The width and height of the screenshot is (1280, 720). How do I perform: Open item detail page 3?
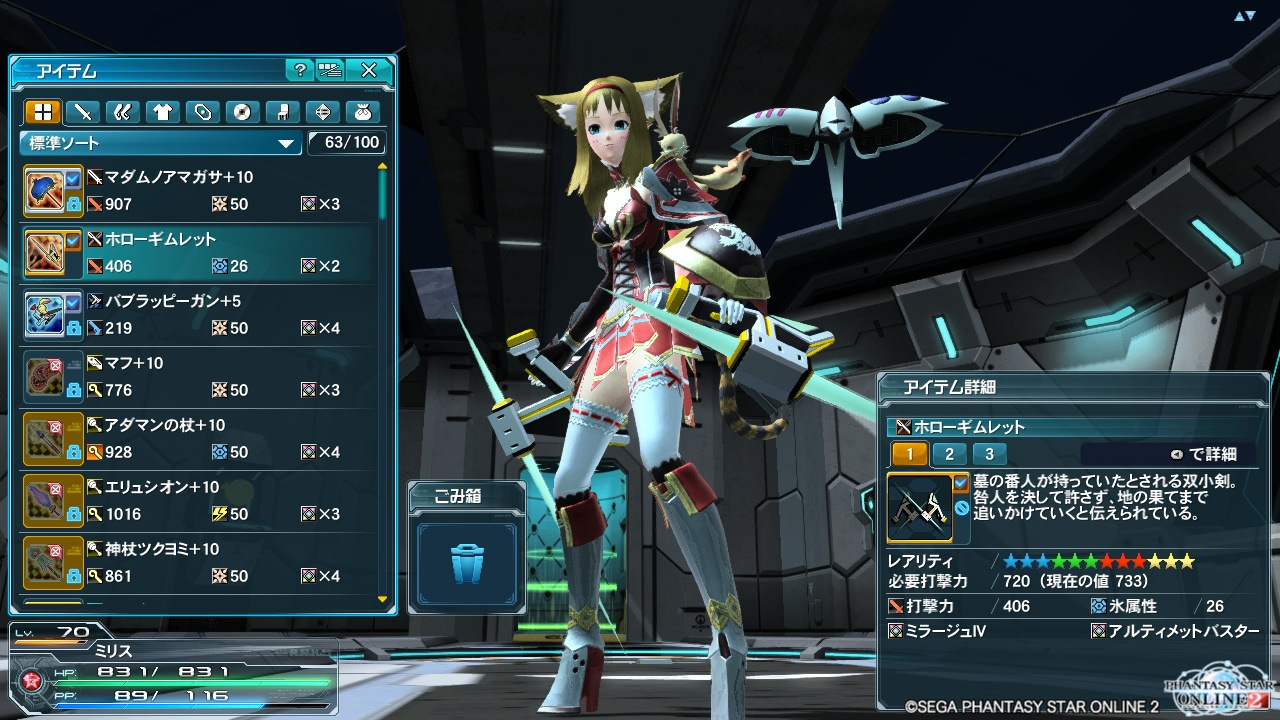pos(989,454)
